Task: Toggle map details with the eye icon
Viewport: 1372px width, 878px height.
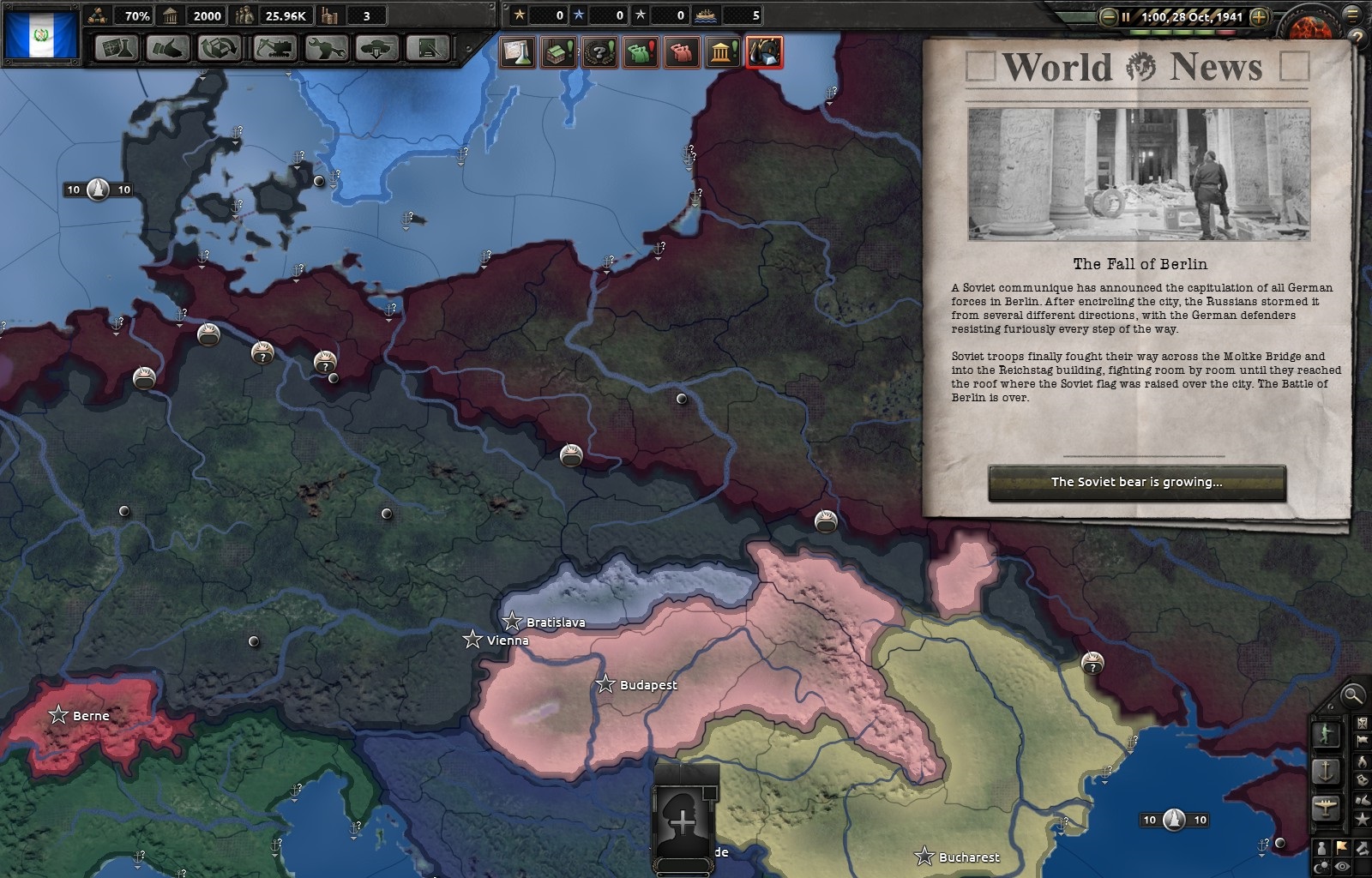Action: click(1343, 866)
